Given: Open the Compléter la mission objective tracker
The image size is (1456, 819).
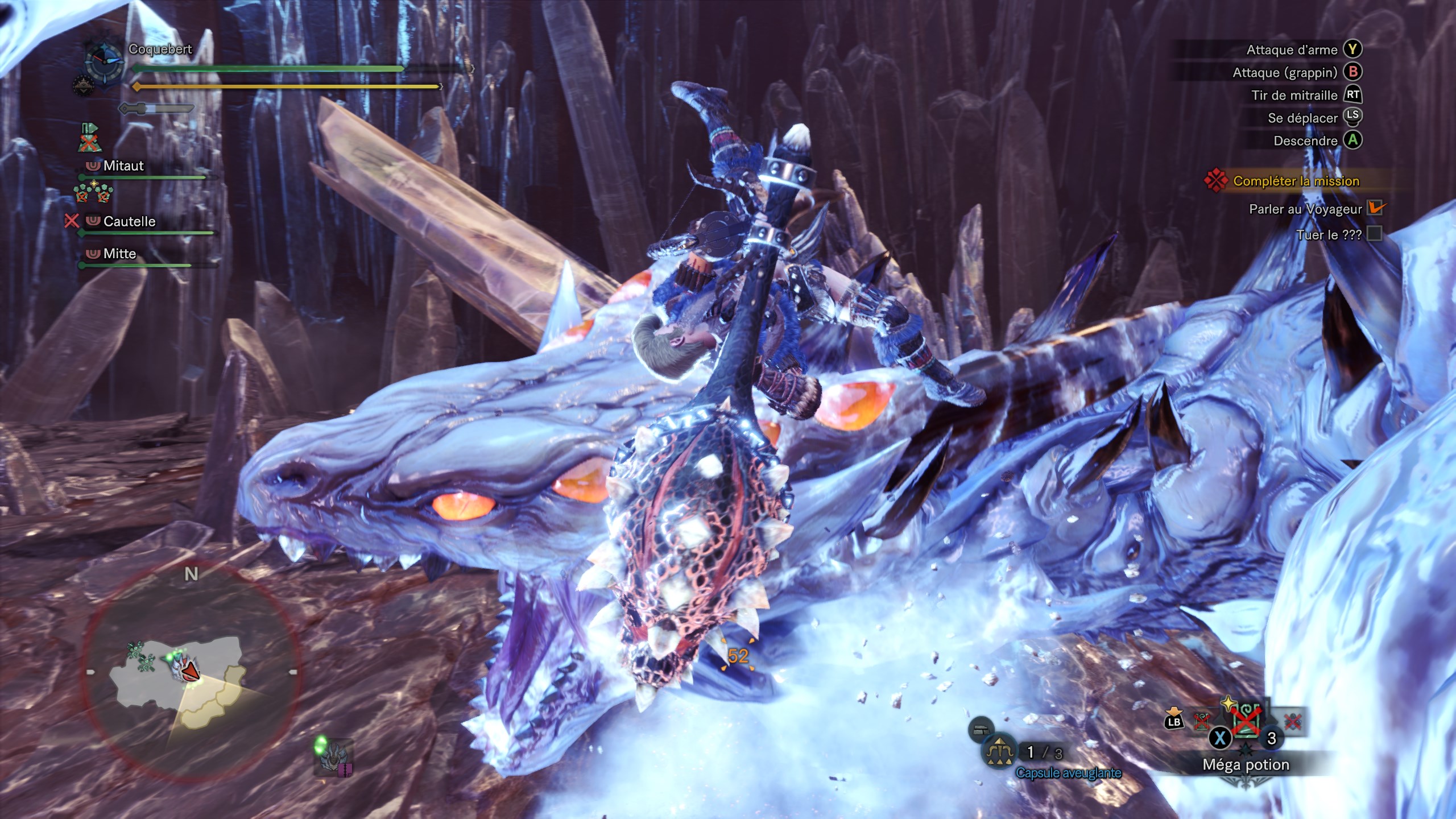Looking at the screenshot, I should point(1296,181).
